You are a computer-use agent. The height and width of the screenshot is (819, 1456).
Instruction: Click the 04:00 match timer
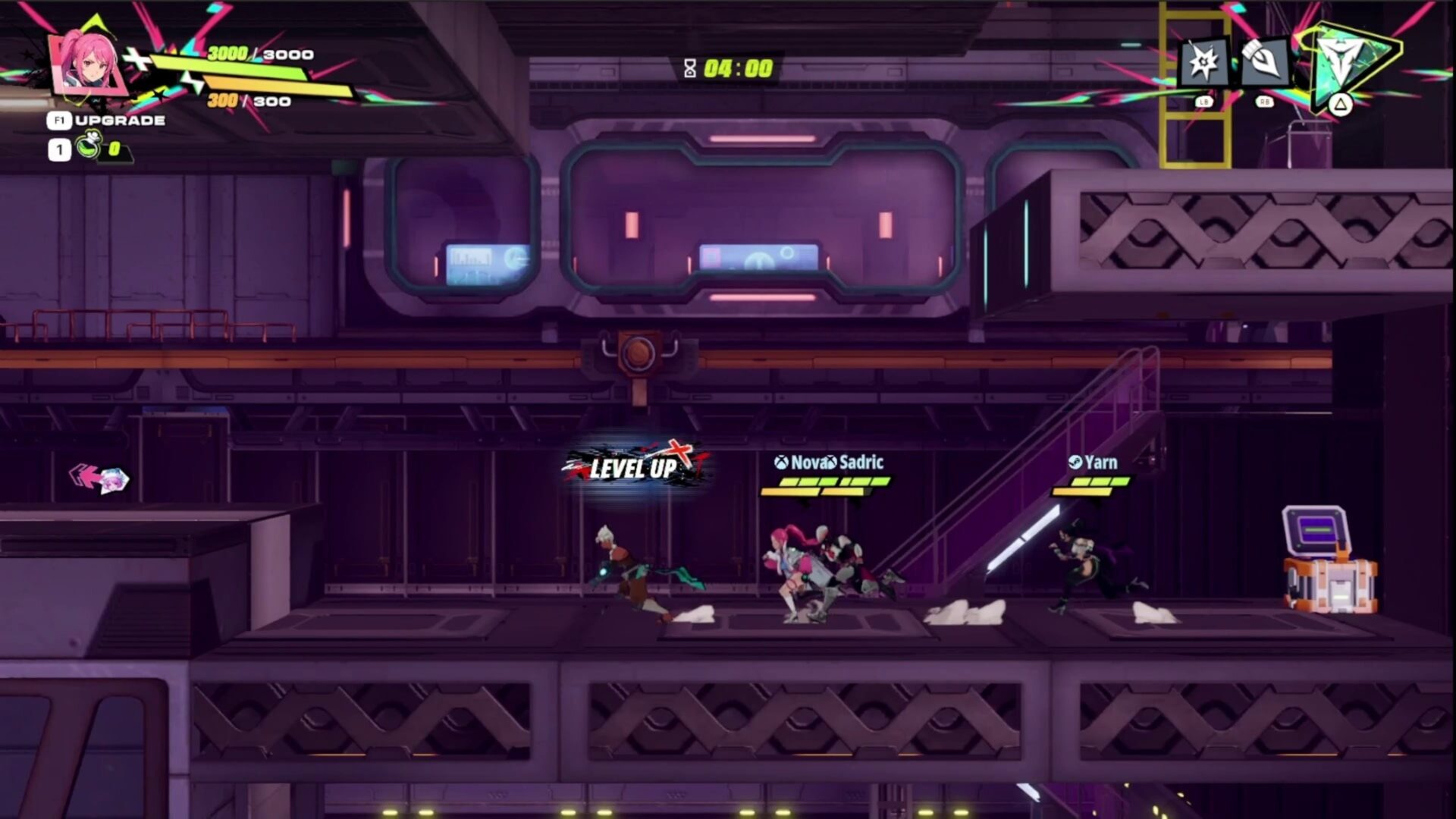coord(737,70)
